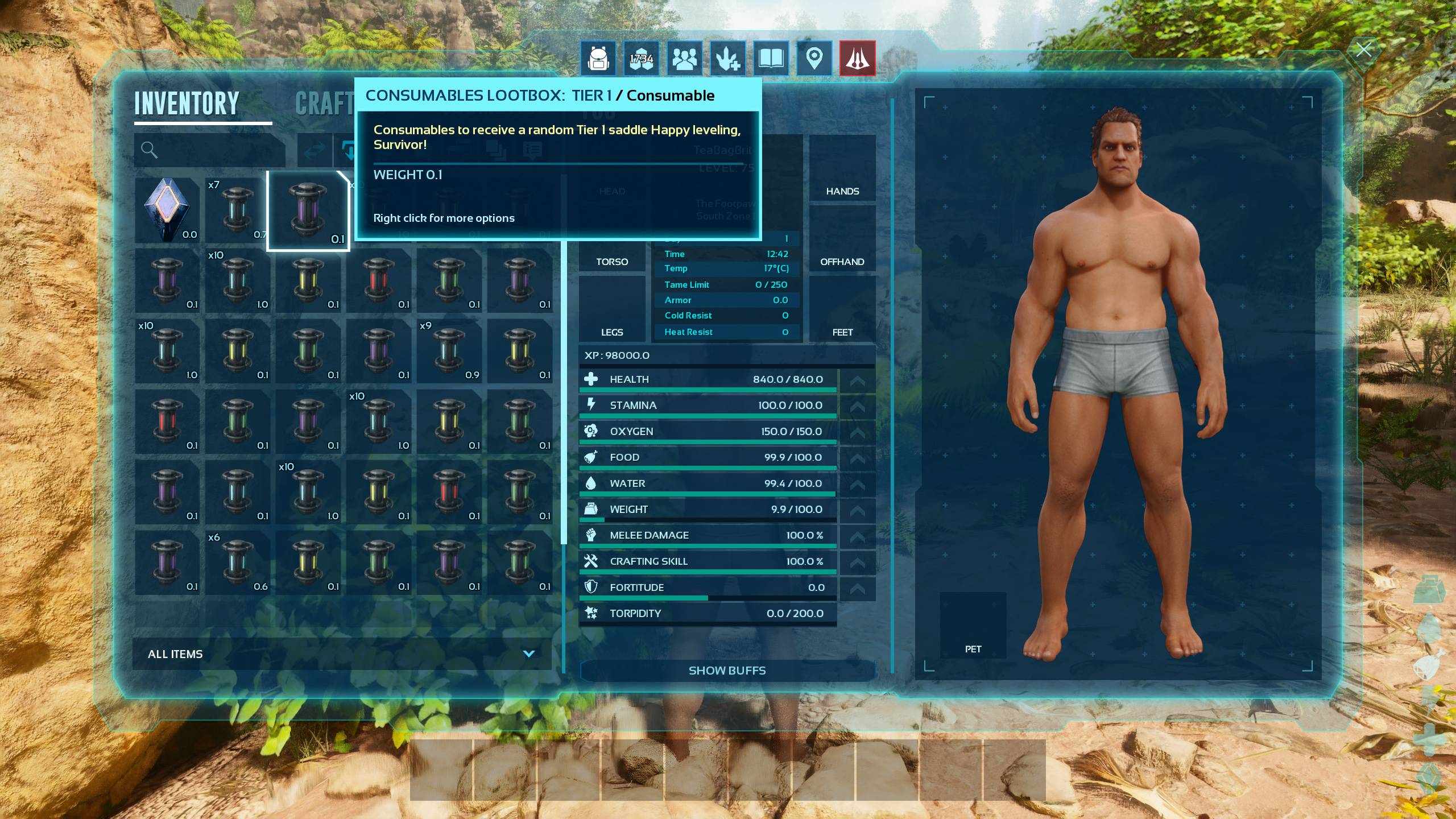The width and height of the screenshot is (1456, 819).
Task: Switch to the tribe members tab
Action: coord(684,58)
